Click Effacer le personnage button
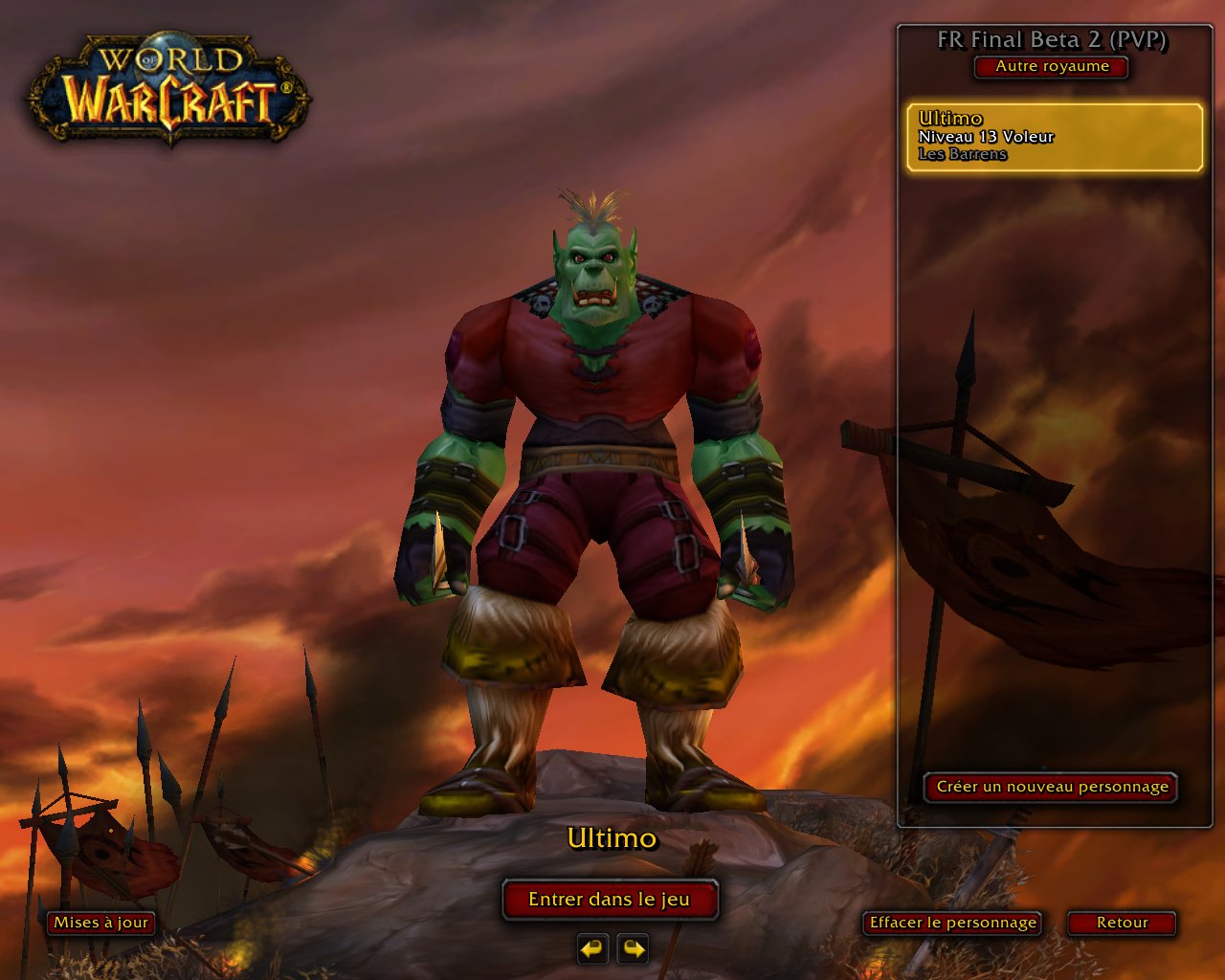This screenshot has height=980, width=1225. coord(952,923)
